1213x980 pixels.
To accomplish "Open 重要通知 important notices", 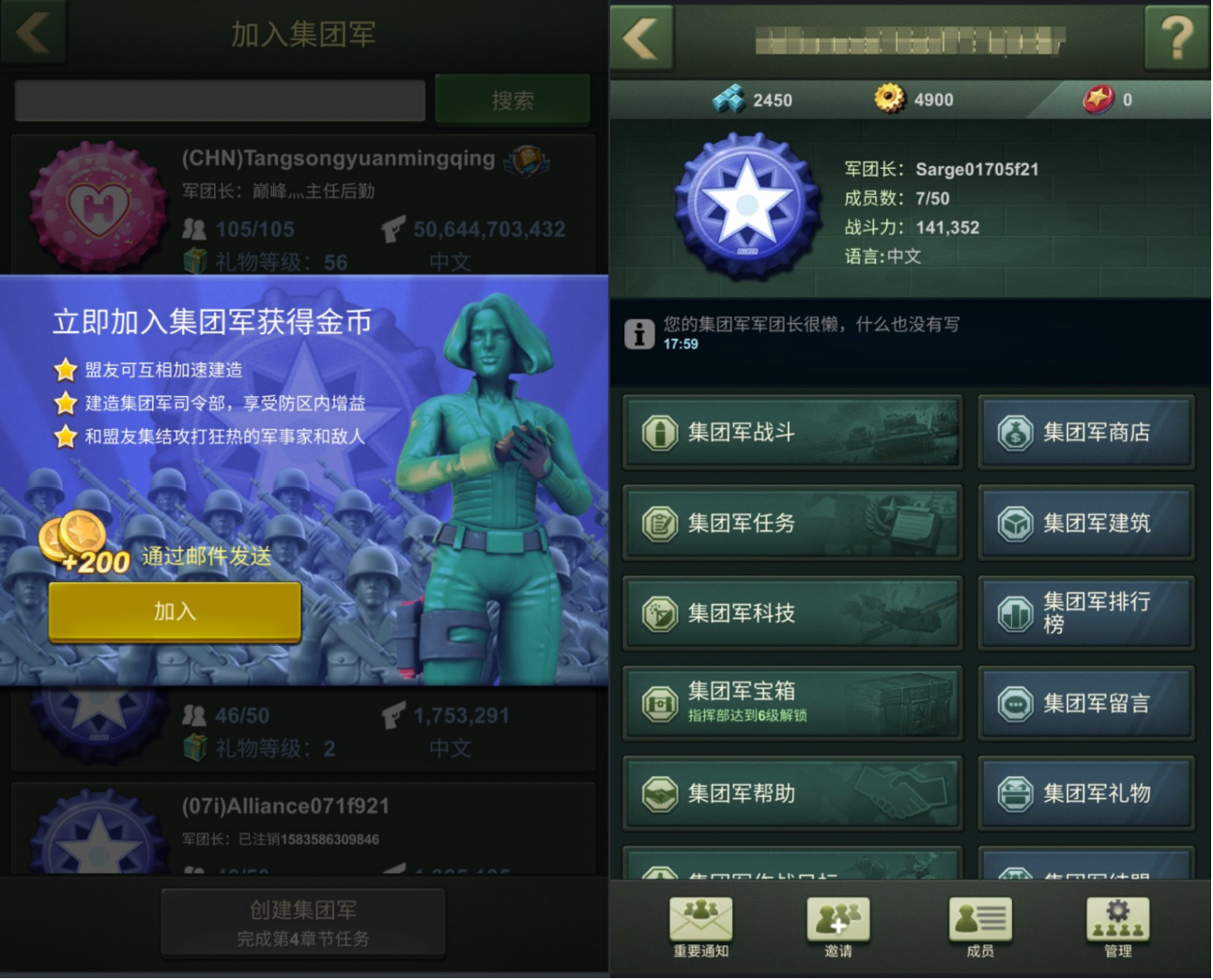I will click(700, 926).
